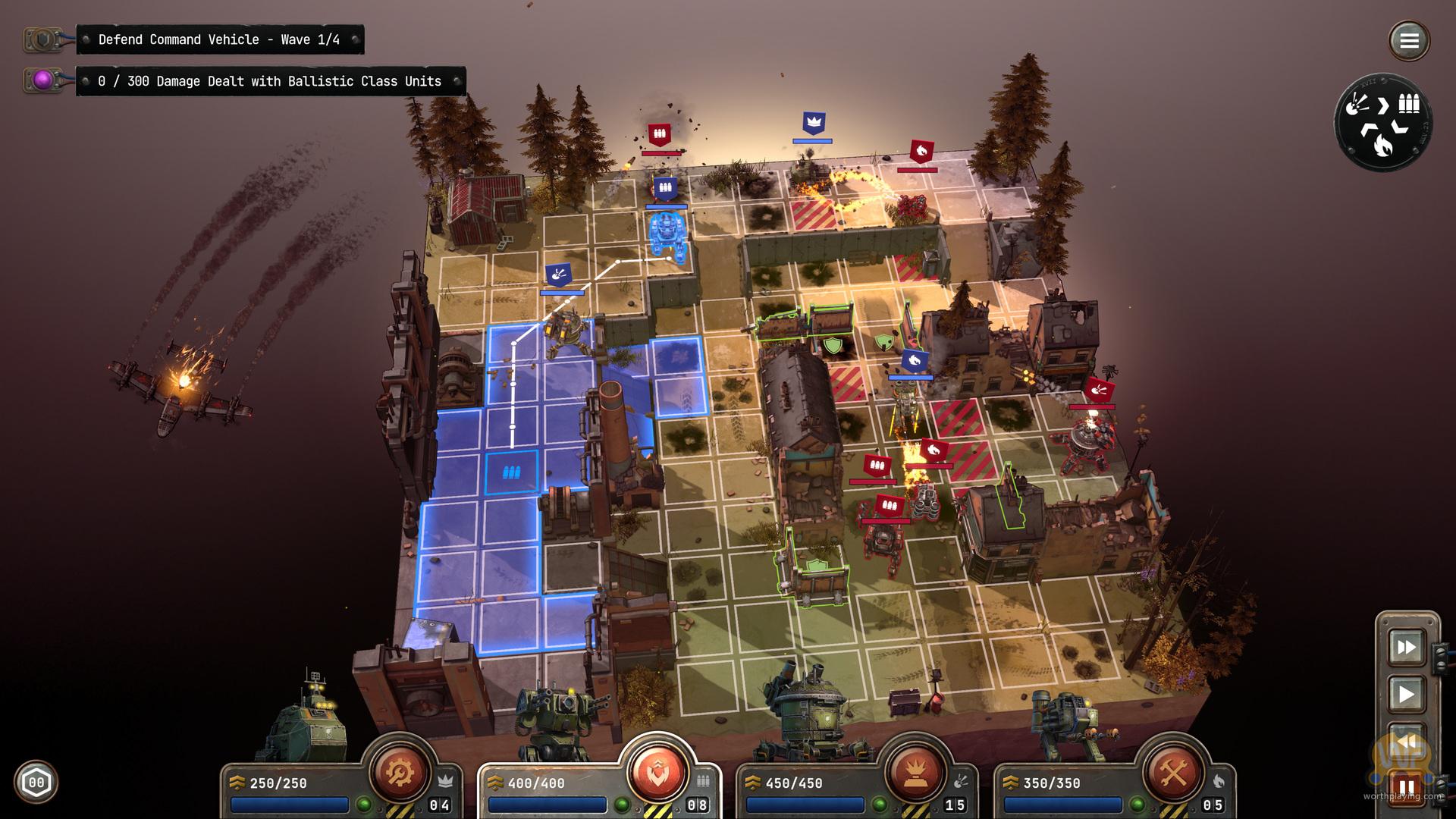Select the 400/400 ballistic mech card
Viewport: 1456px width, 819px height.
point(546,792)
